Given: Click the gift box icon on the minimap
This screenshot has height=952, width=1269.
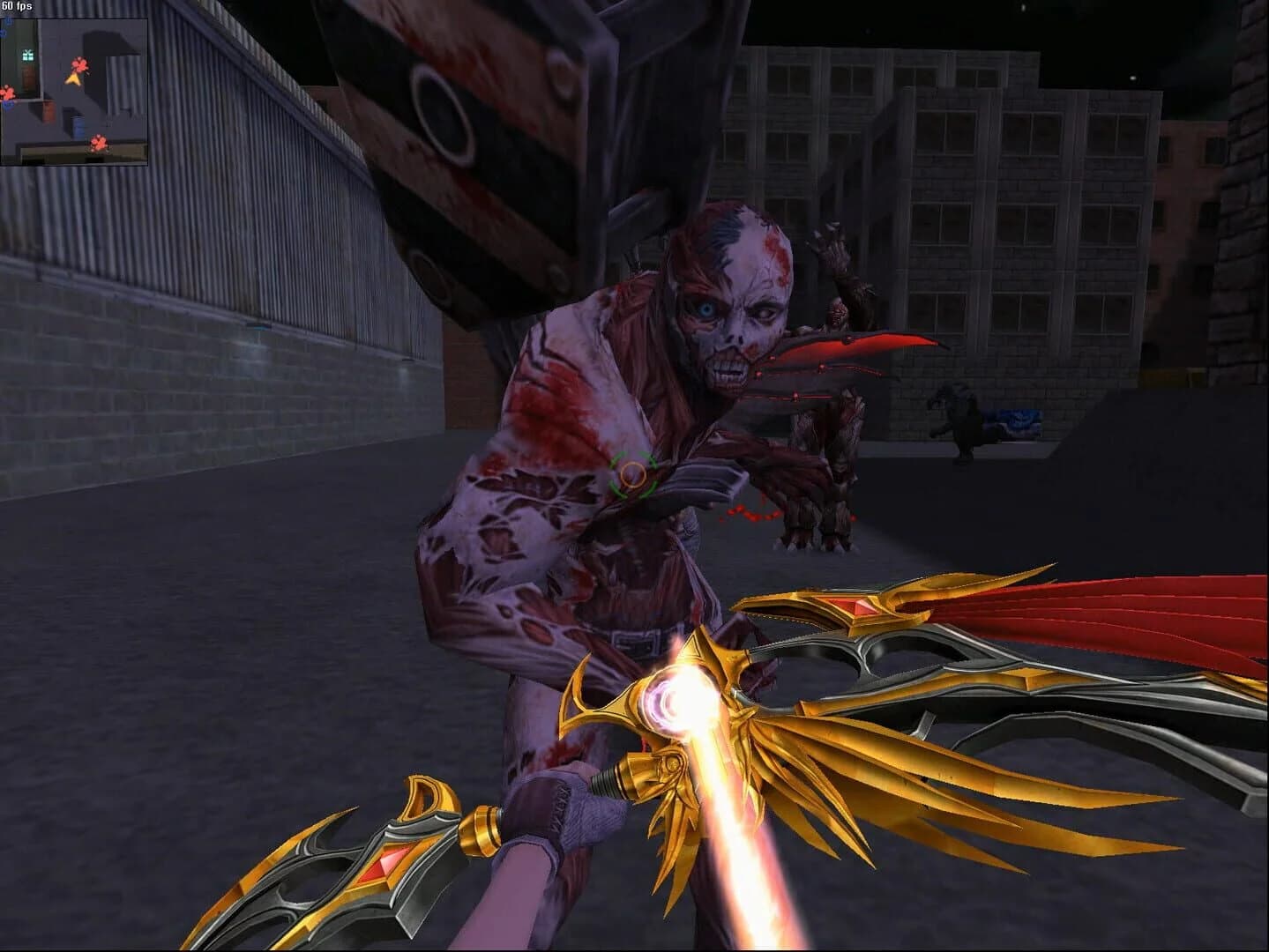Looking at the screenshot, I should pos(27,55).
